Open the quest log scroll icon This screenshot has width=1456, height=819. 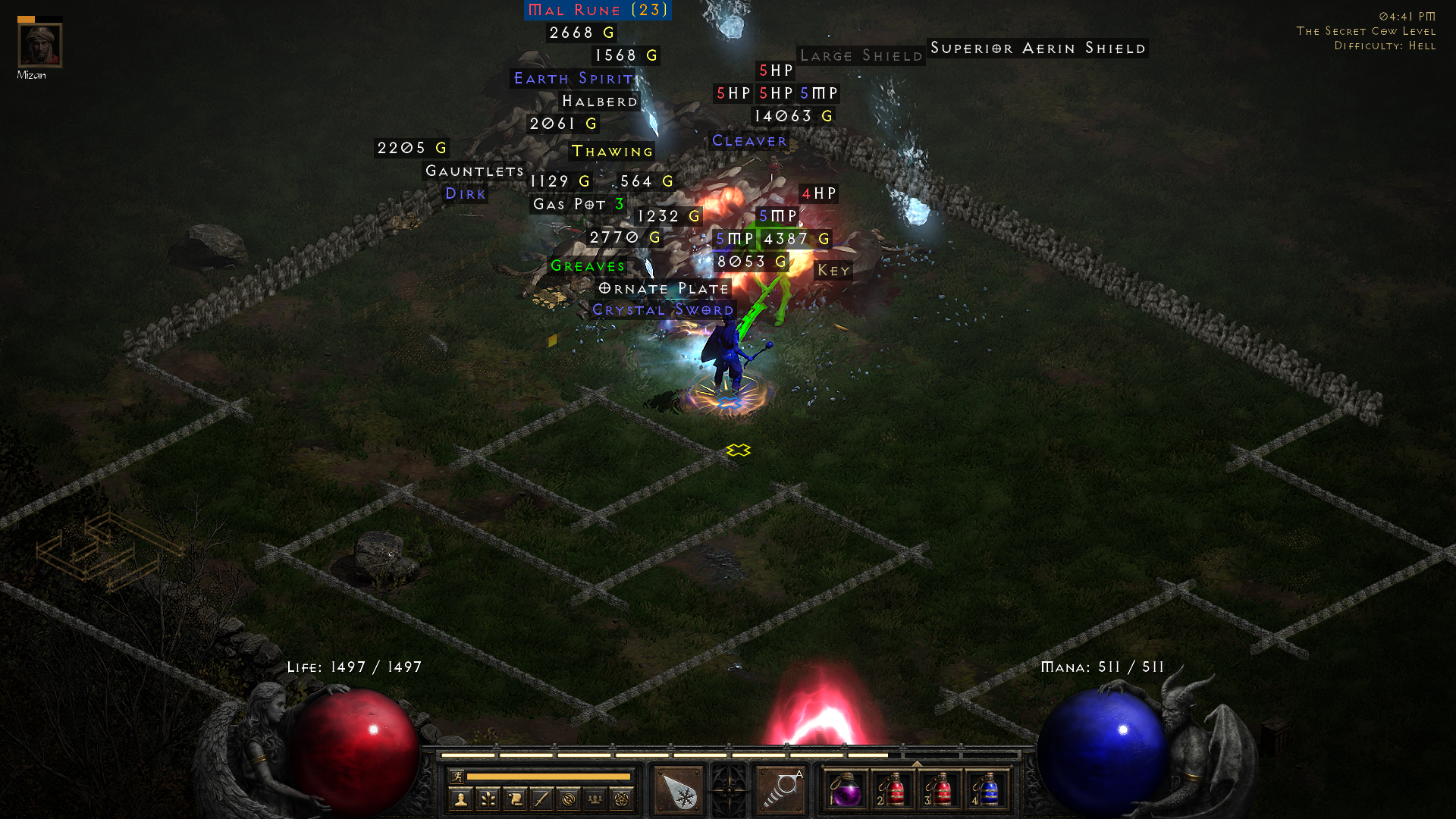[x=513, y=798]
